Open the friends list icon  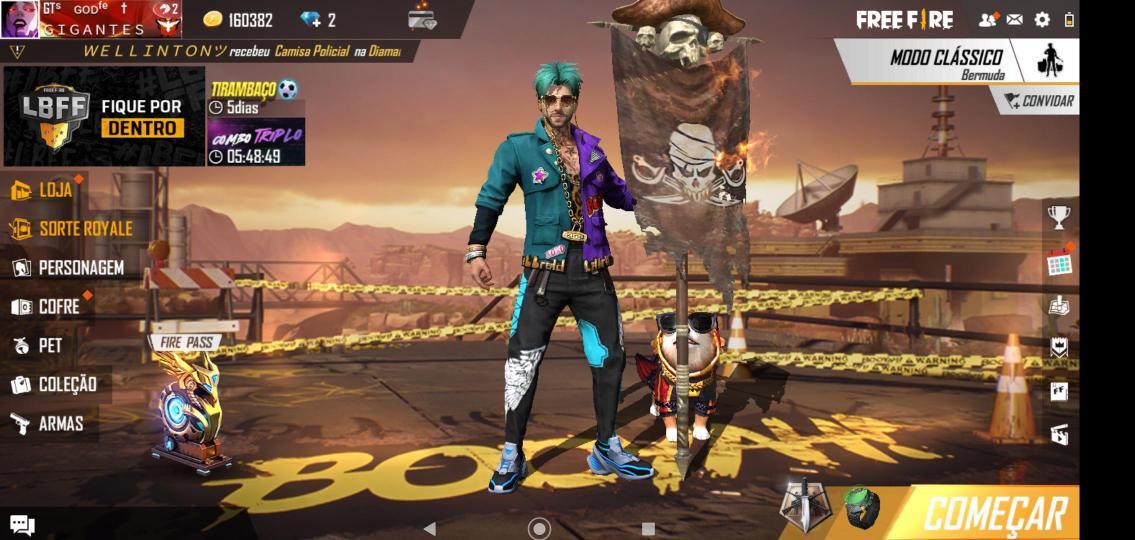tap(988, 19)
